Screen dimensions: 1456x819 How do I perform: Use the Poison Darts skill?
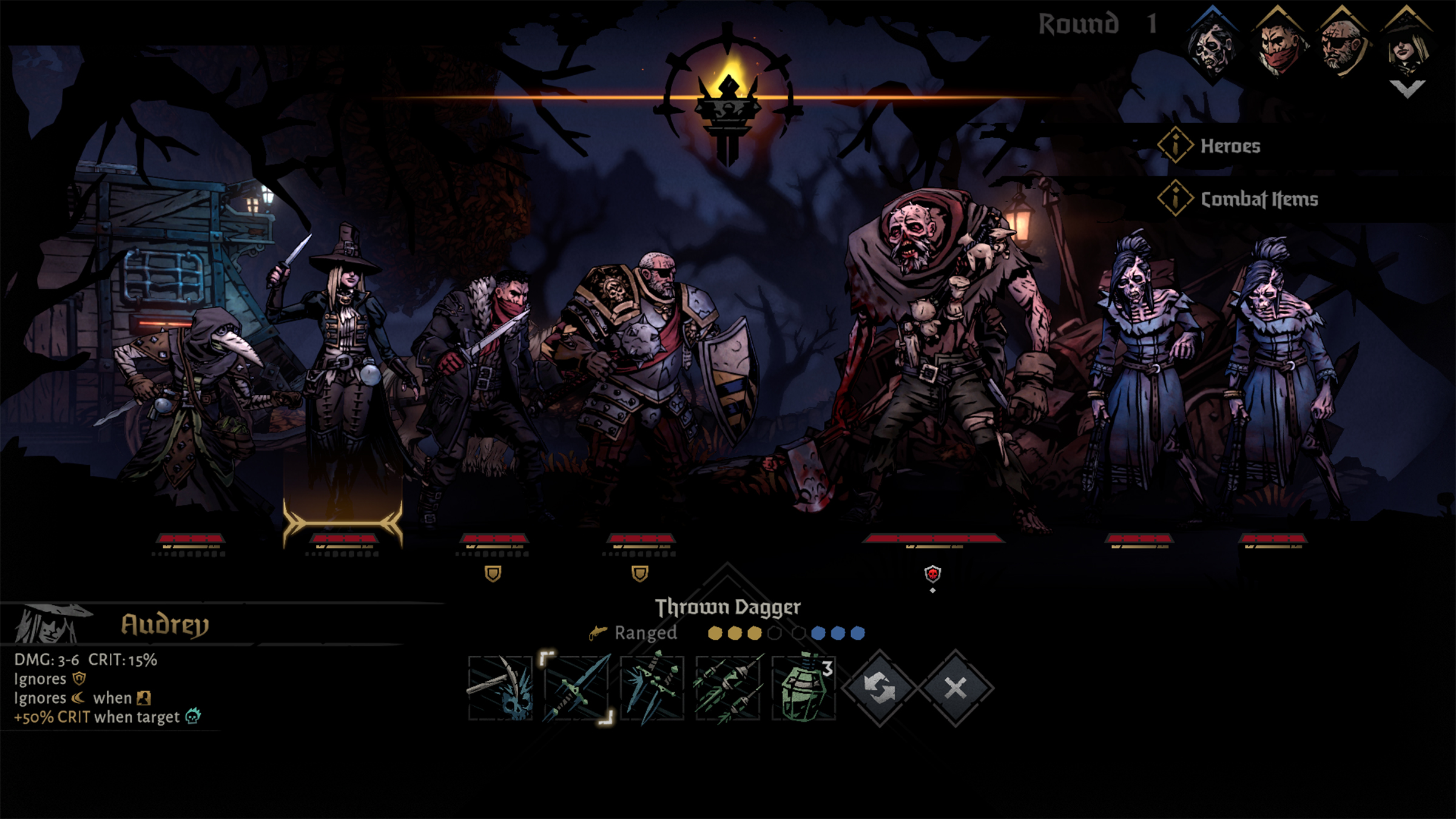coord(728,688)
